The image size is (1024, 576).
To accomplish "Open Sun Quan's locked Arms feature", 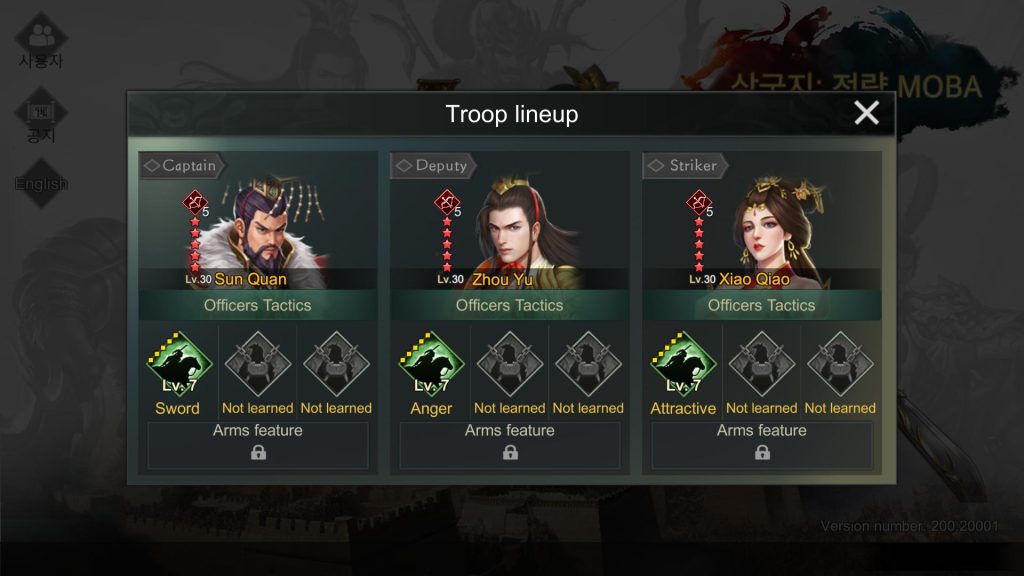I will pyautogui.click(x=258, y=445).
